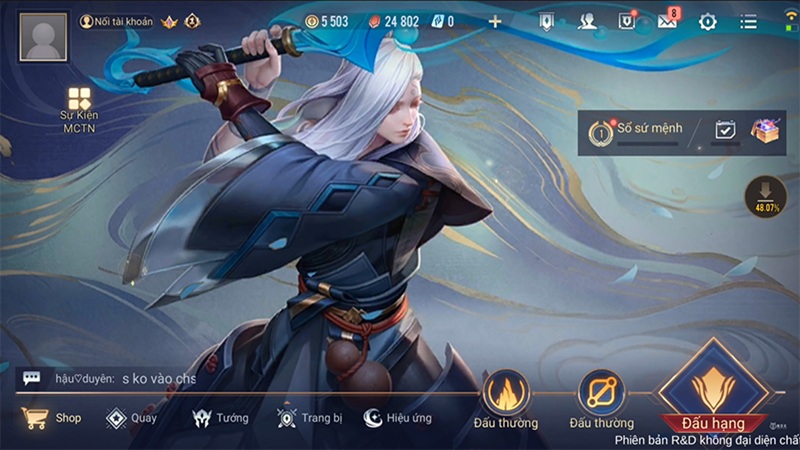Viewport: 800px width, 450px height.
Task: Open the Sự Kiện MCTN events
Action: tap(79, 109)
